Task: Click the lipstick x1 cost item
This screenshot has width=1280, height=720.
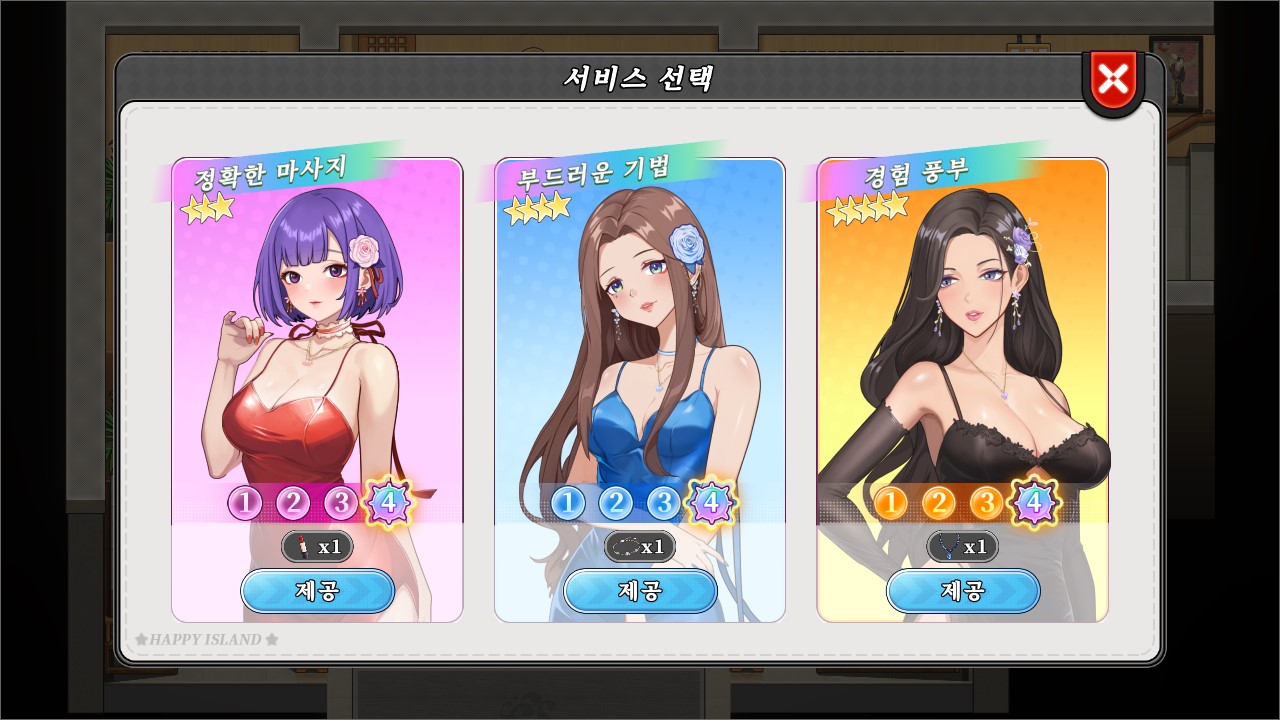Action: coord(317,547)
